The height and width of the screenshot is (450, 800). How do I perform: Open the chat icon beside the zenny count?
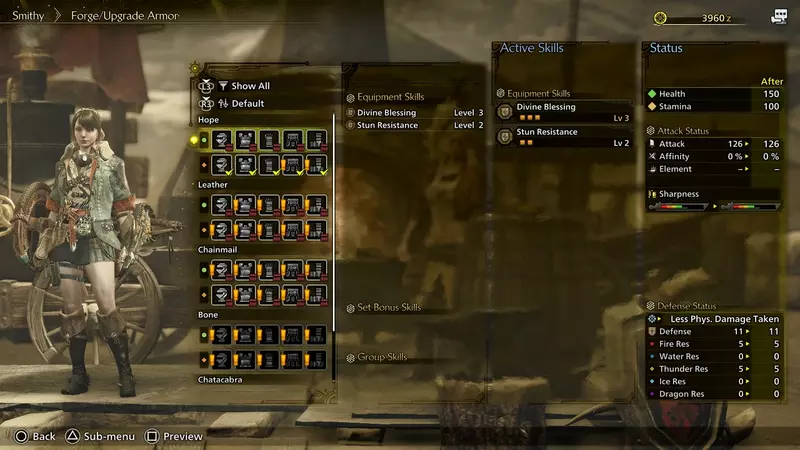coord(778,17)
